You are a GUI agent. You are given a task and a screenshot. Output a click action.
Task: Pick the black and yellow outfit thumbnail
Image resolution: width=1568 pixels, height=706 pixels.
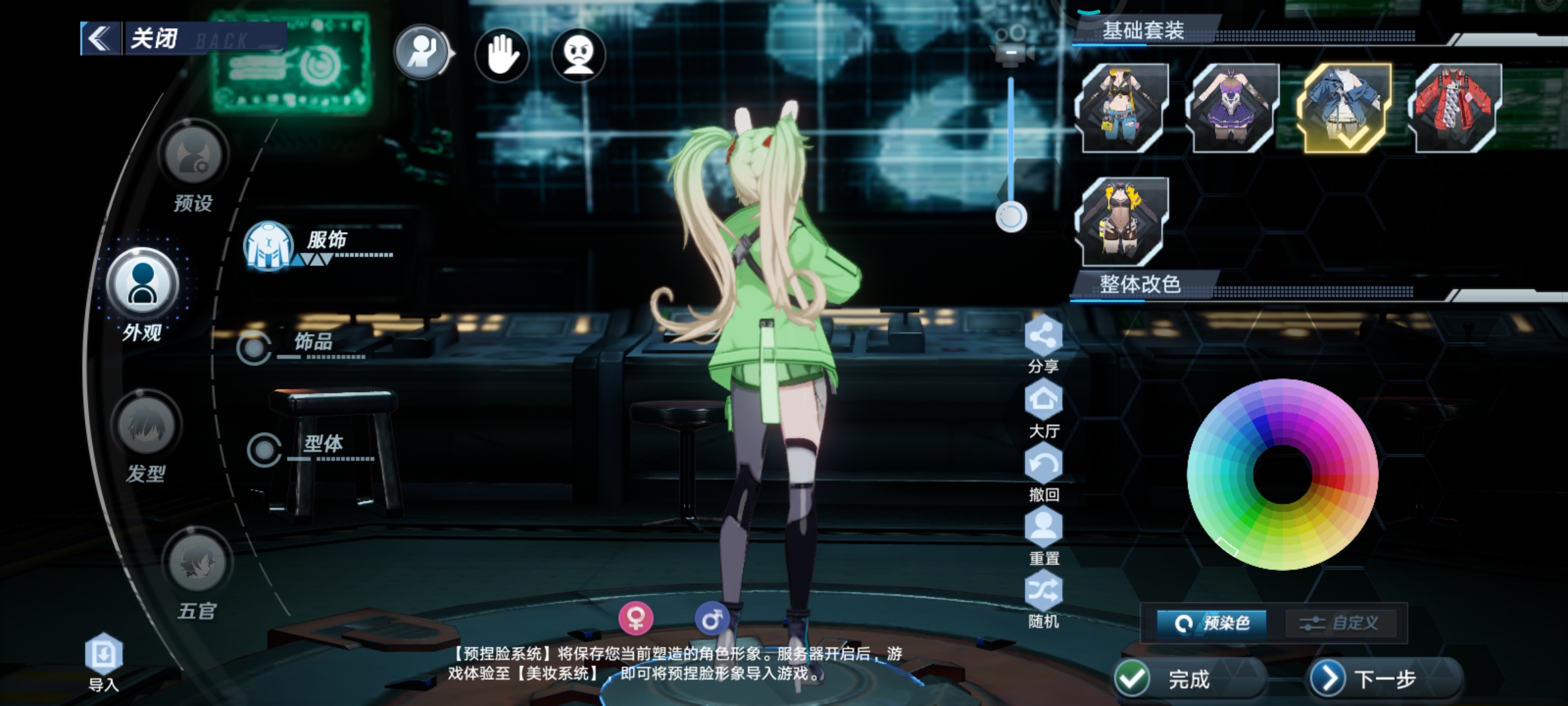point(1121,221)
